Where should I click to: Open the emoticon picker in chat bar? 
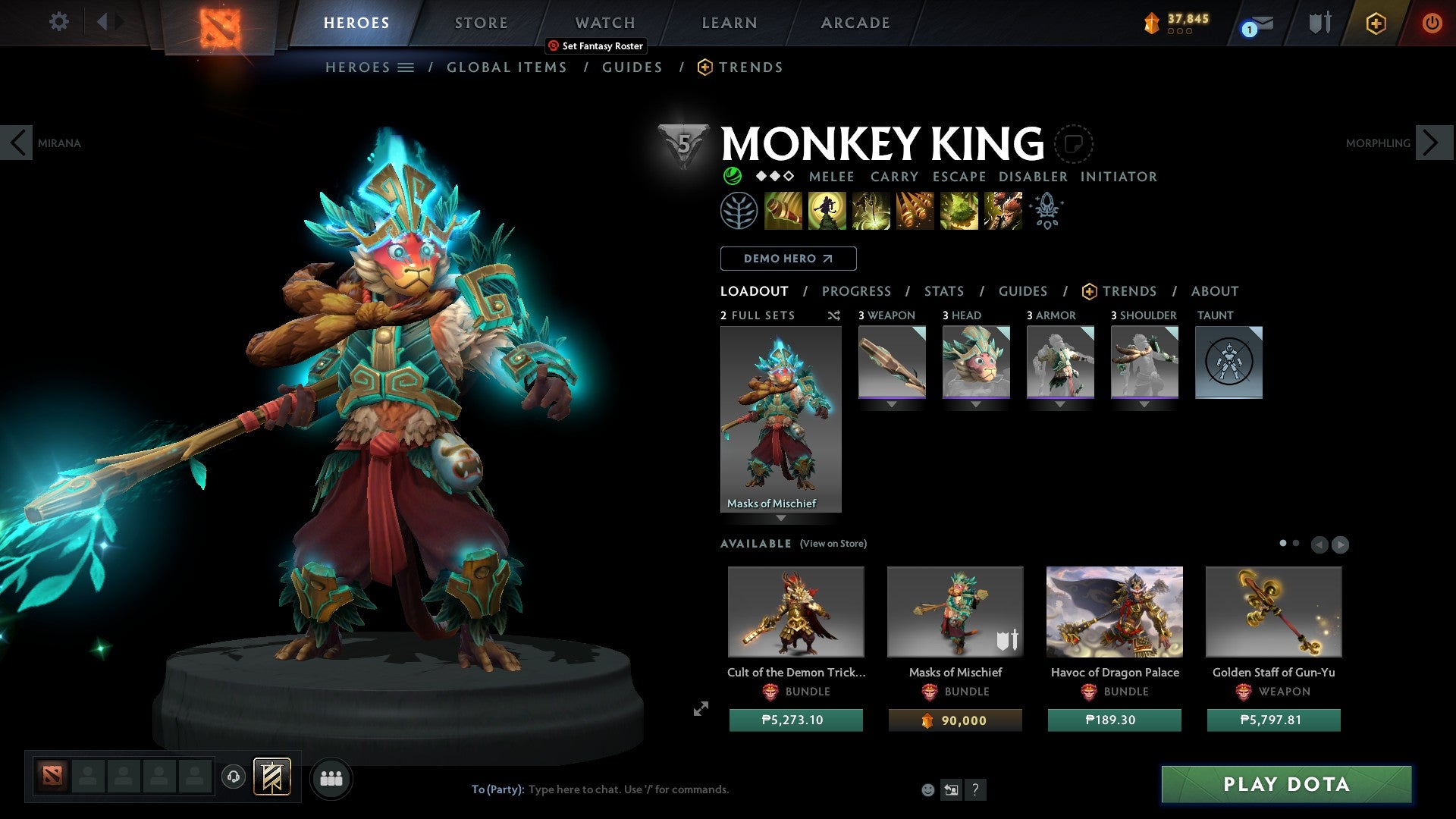click(928, 789)
